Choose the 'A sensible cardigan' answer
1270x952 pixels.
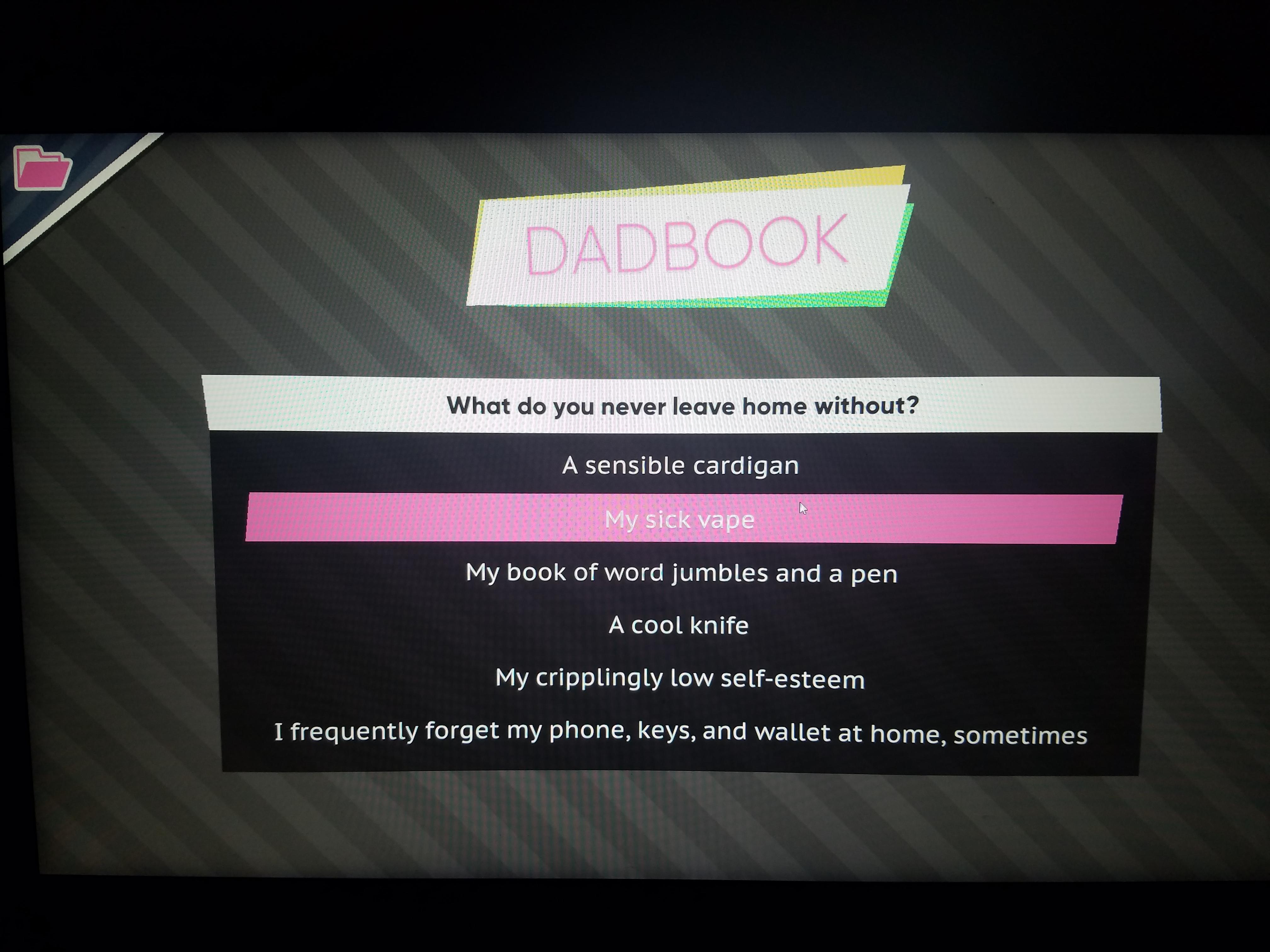click(680, 465)
